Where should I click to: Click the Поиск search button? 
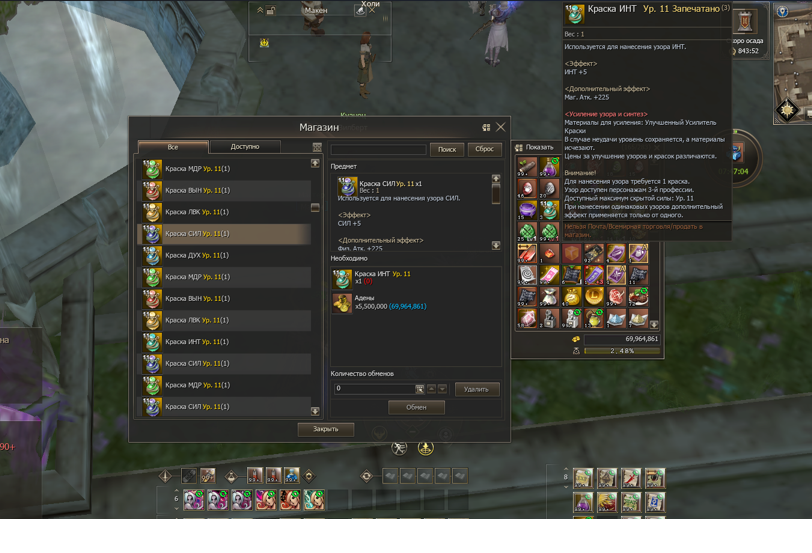446,149
